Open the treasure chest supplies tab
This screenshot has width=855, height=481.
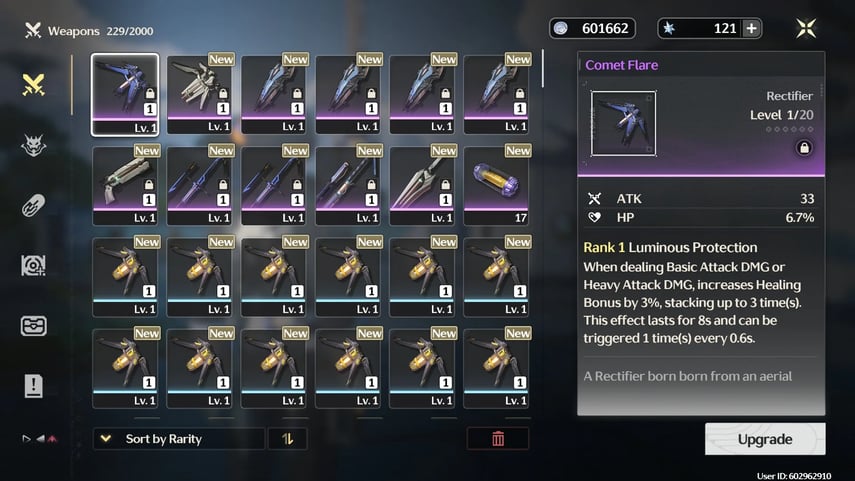pyautogui.click(x=35, y=326)
